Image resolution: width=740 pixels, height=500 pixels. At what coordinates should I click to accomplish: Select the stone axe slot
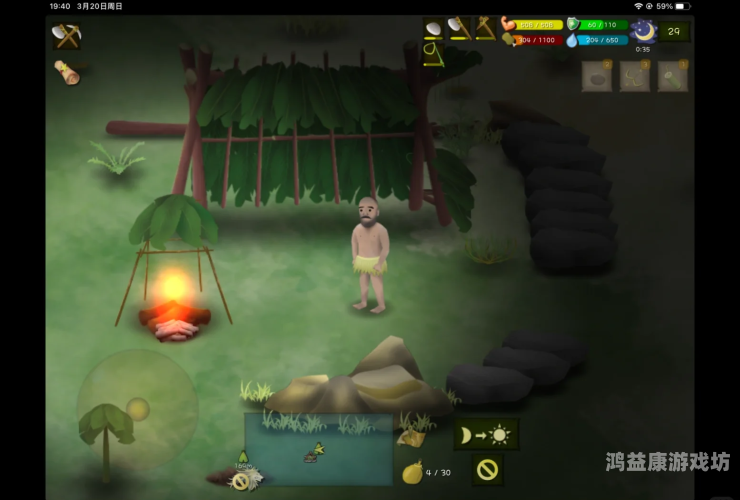coord(459,28)
